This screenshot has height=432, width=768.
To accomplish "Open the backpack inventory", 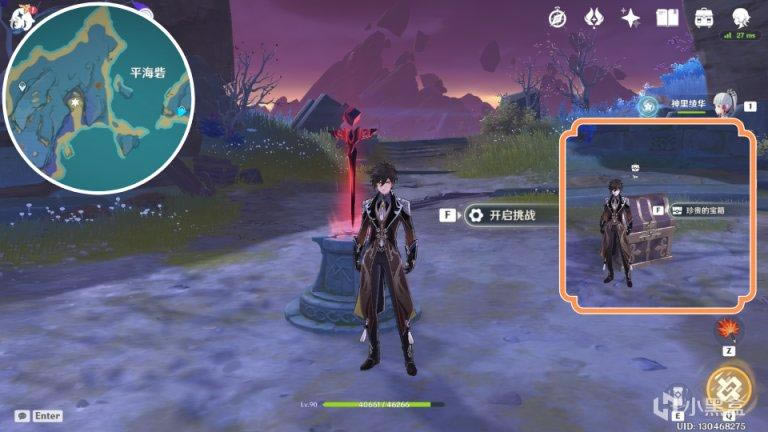I will [704, 17].
